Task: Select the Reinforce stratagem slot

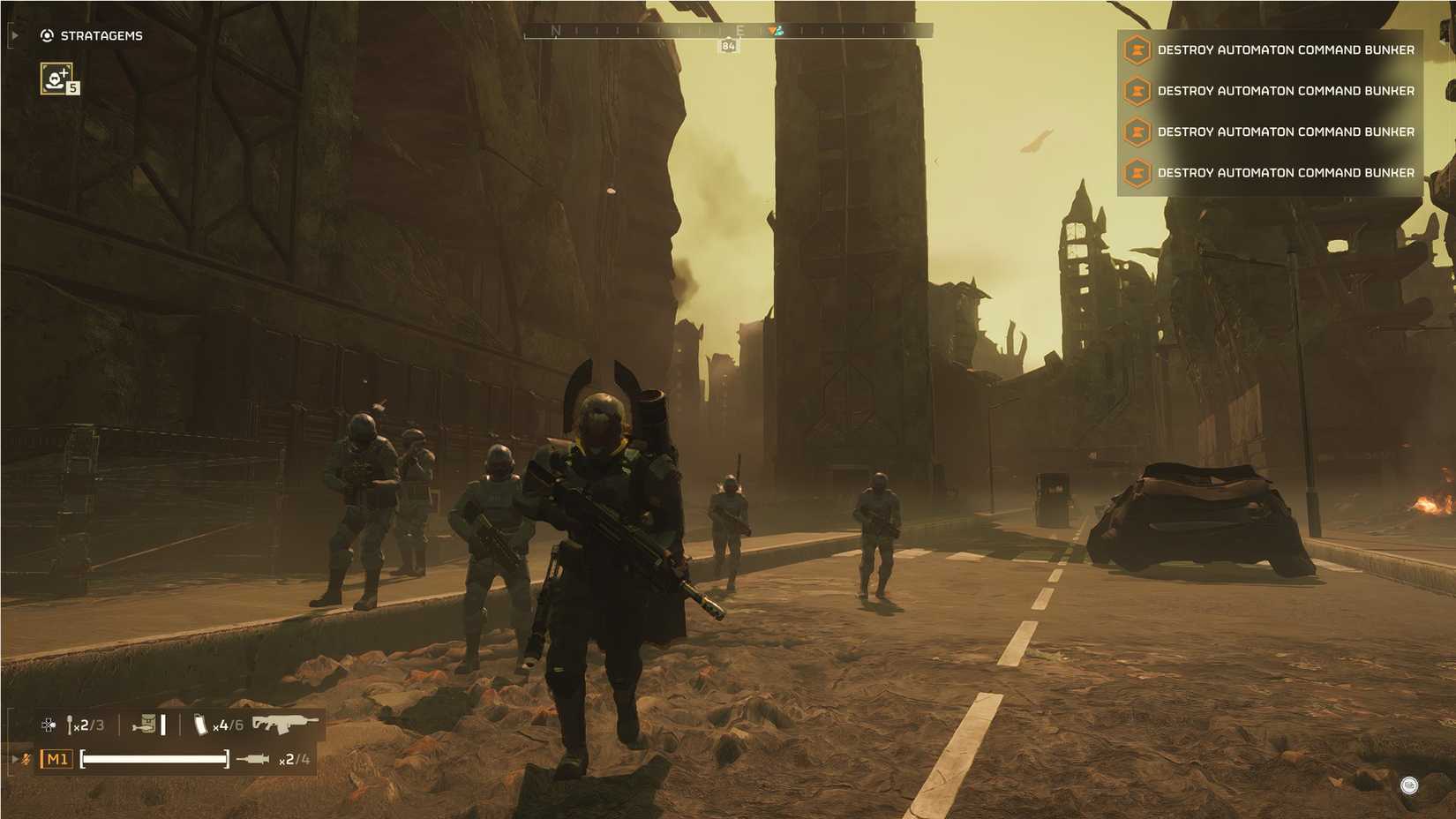Action: (58, 79)
